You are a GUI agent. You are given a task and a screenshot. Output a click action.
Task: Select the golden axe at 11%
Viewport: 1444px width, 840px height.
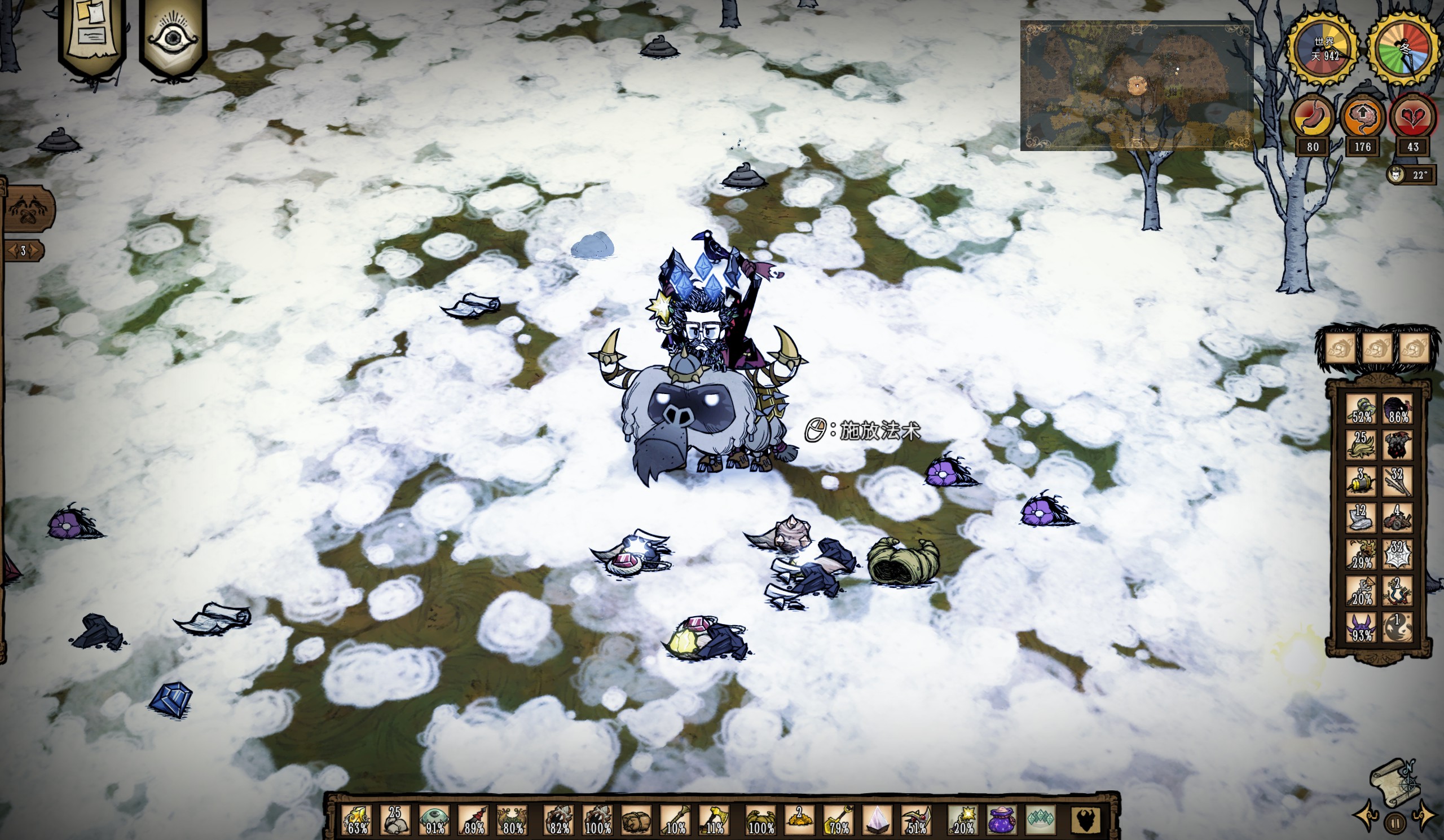pyautogui.click(x=714, y=820)
